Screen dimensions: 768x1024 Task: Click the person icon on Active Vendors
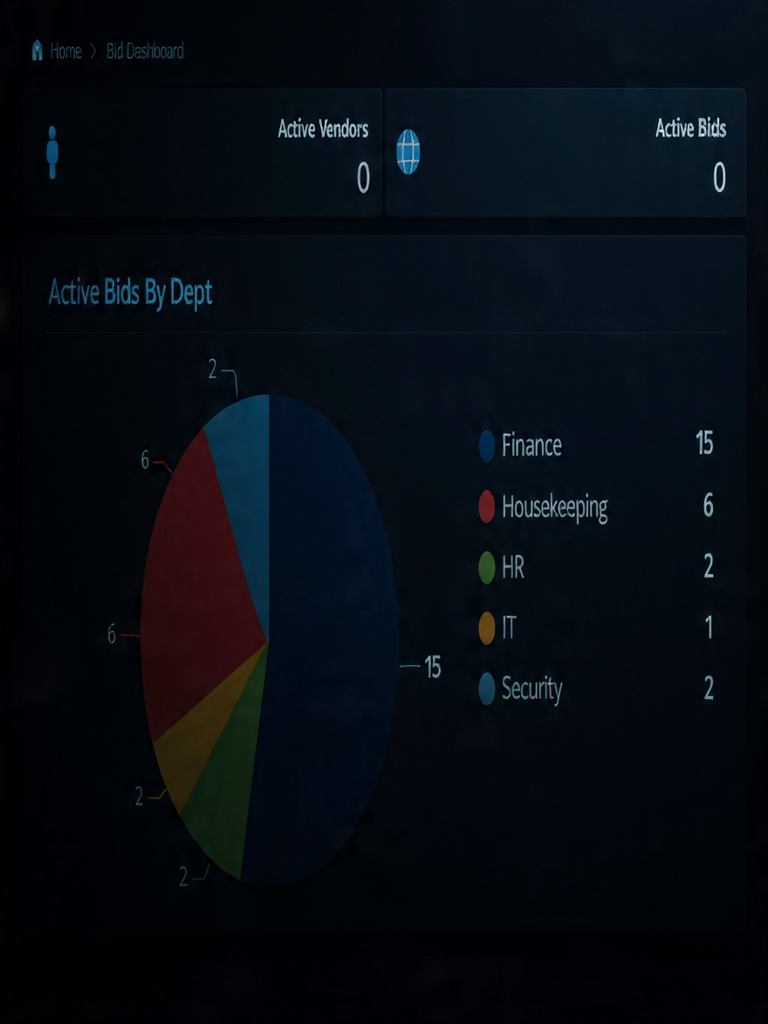52,153
